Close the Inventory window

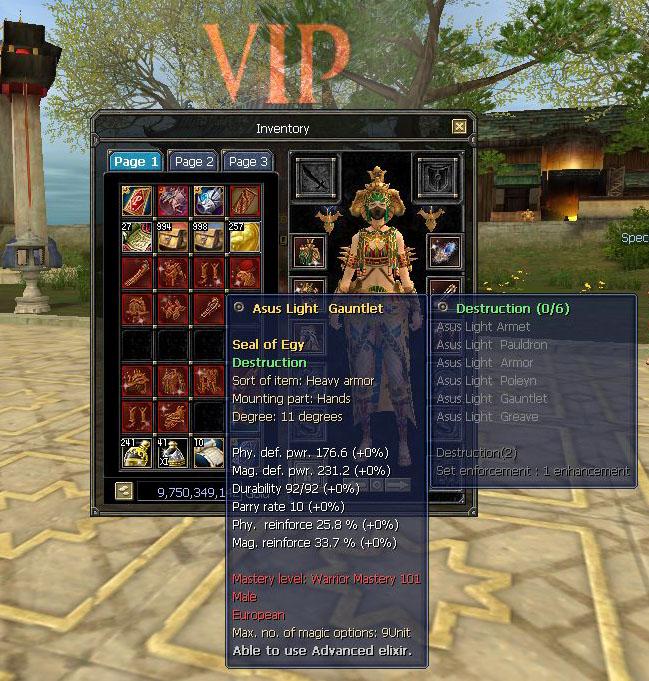459,127
